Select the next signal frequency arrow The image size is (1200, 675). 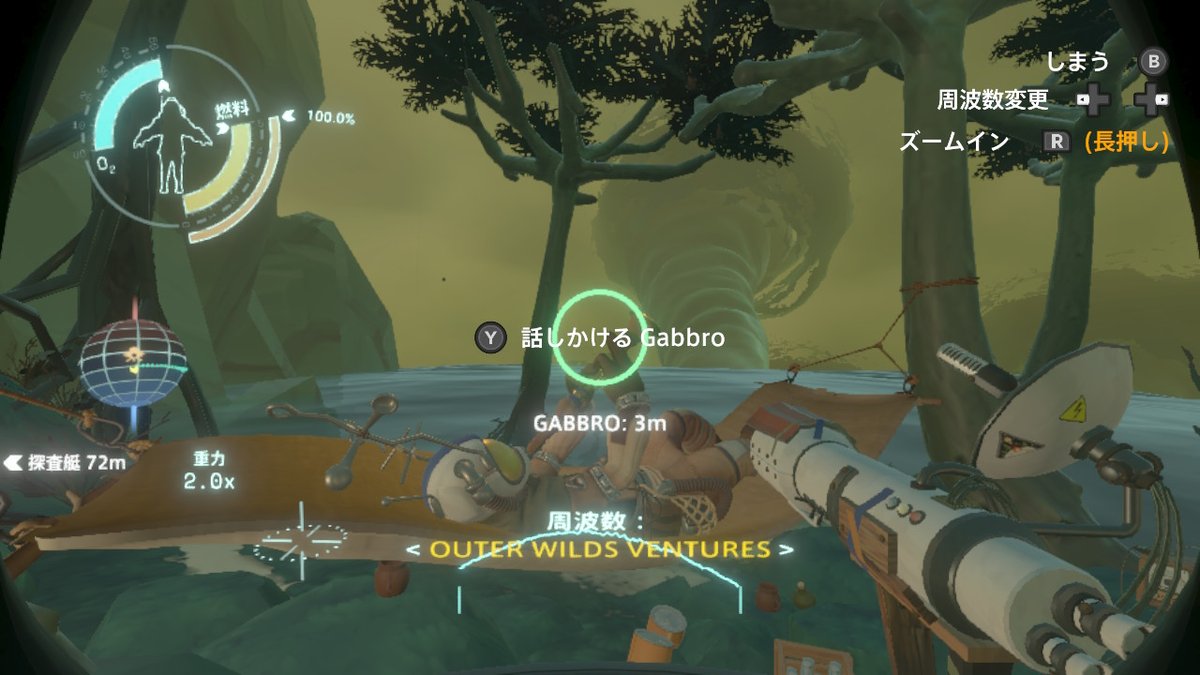(787, 550)
